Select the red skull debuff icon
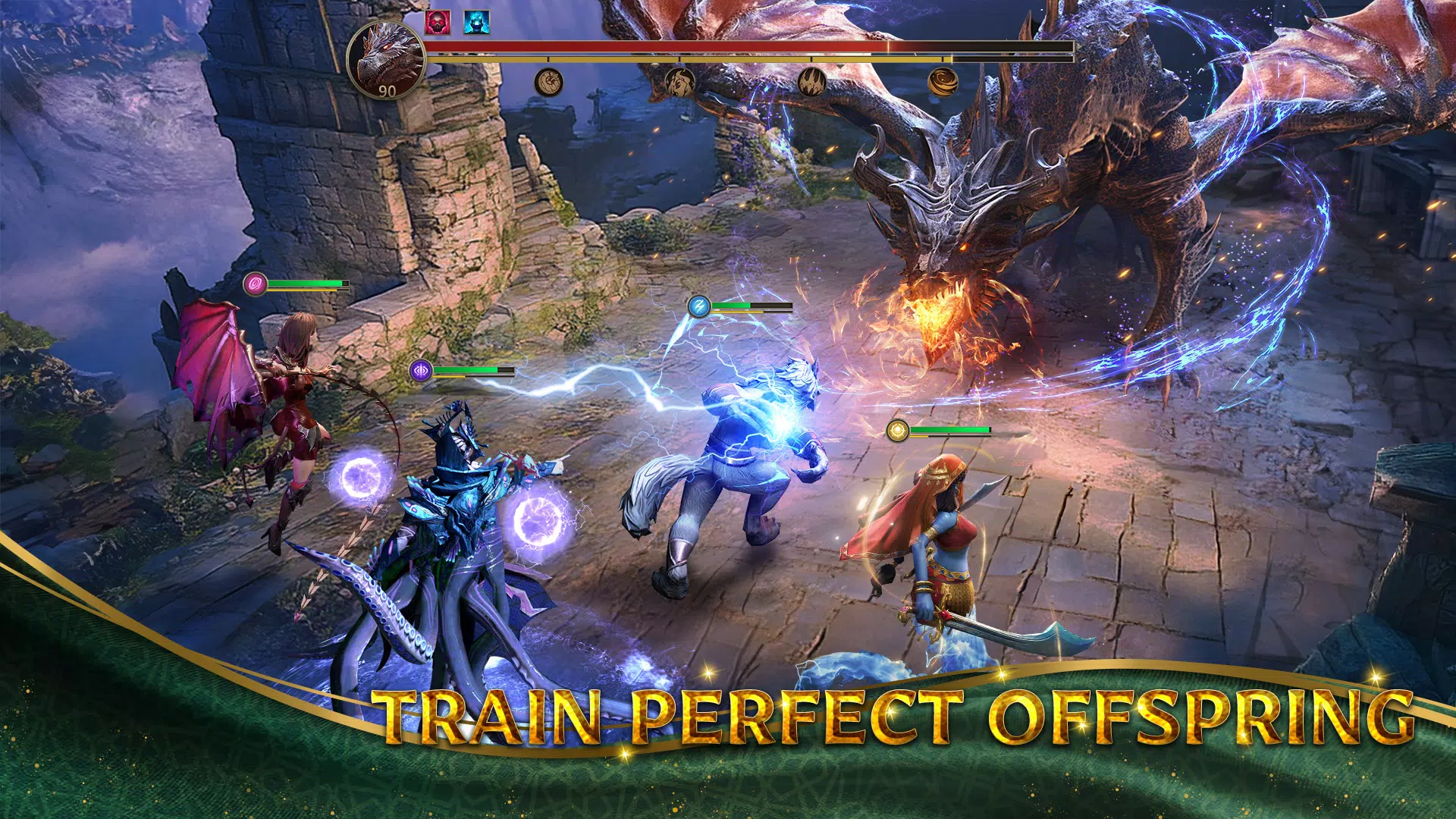This screenshot has width=1456, height=819. click(x=437, y=23)
